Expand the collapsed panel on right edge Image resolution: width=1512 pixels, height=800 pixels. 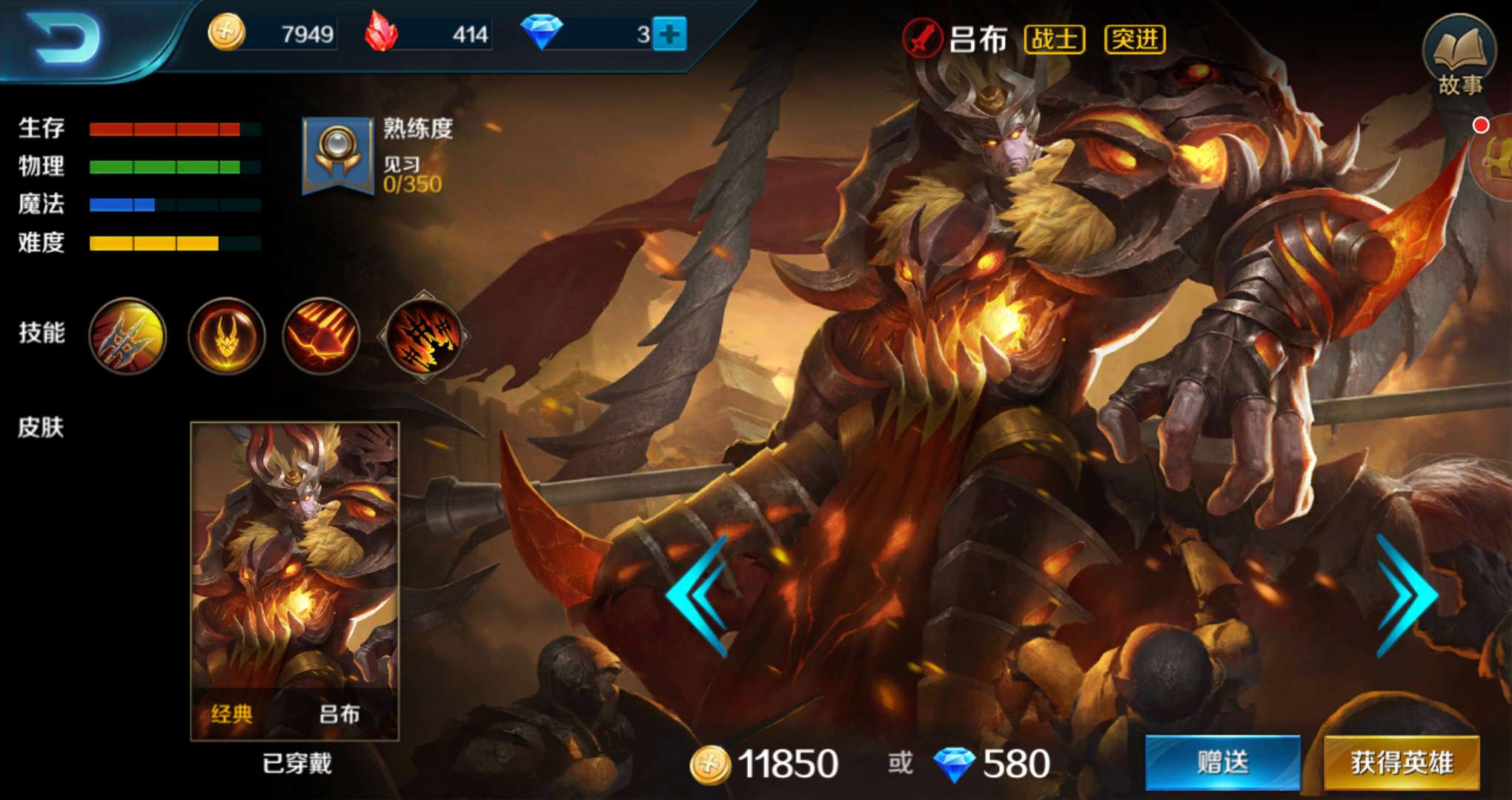[1497, 159]
